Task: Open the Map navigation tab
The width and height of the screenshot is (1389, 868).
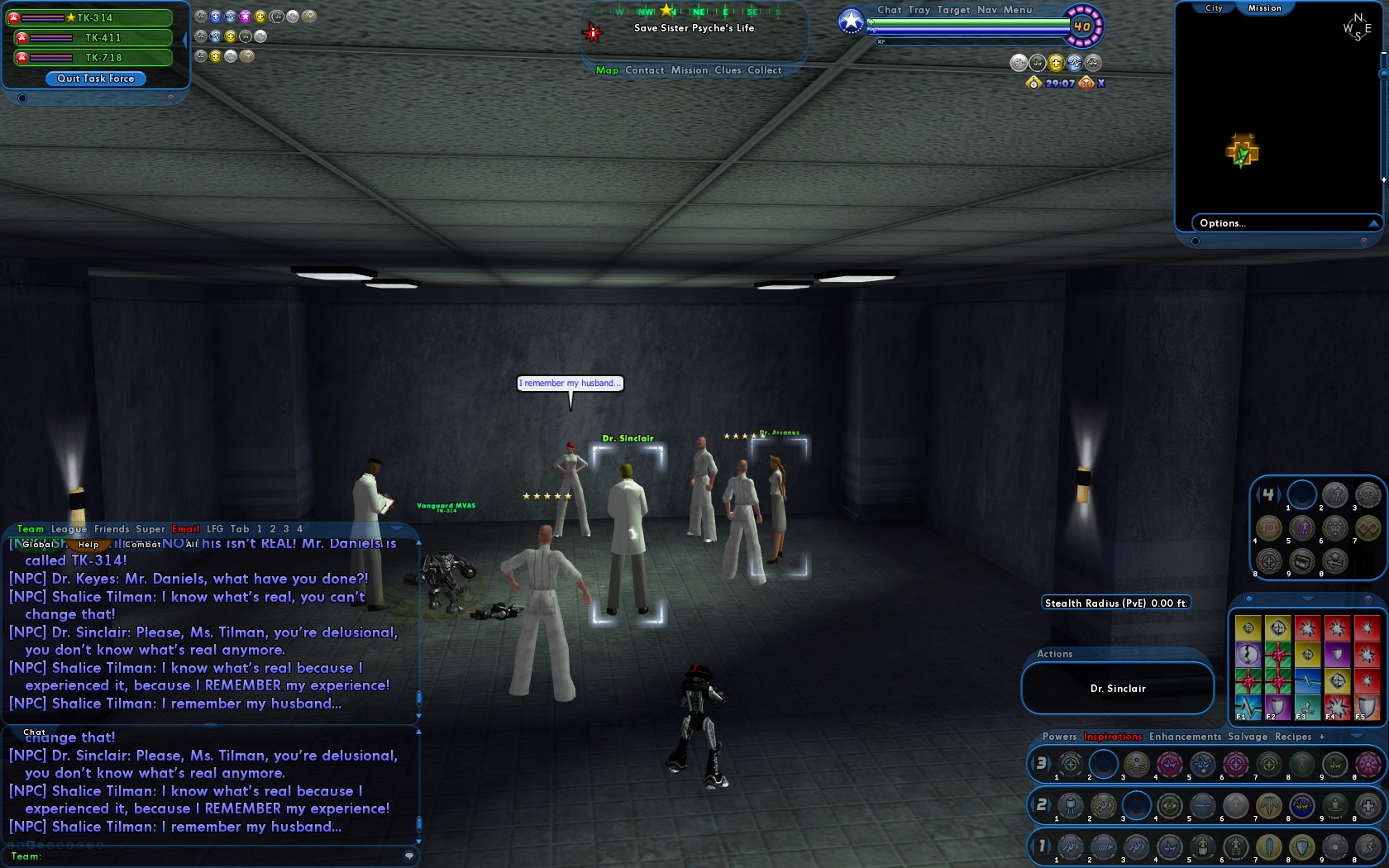Action: pos(607,70)
